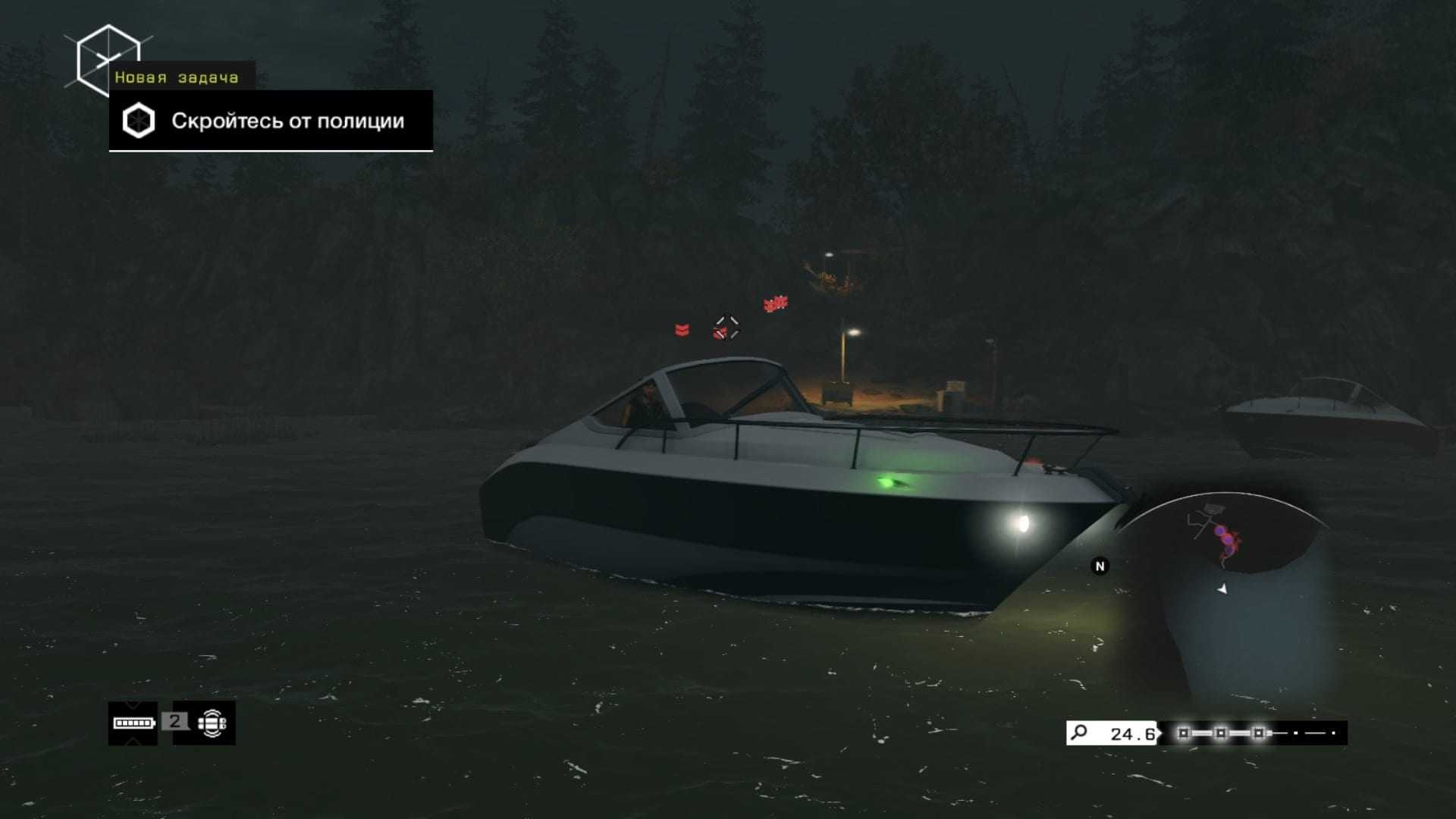
Task: Click the police heat level bar
Action: coord(1253,733)
